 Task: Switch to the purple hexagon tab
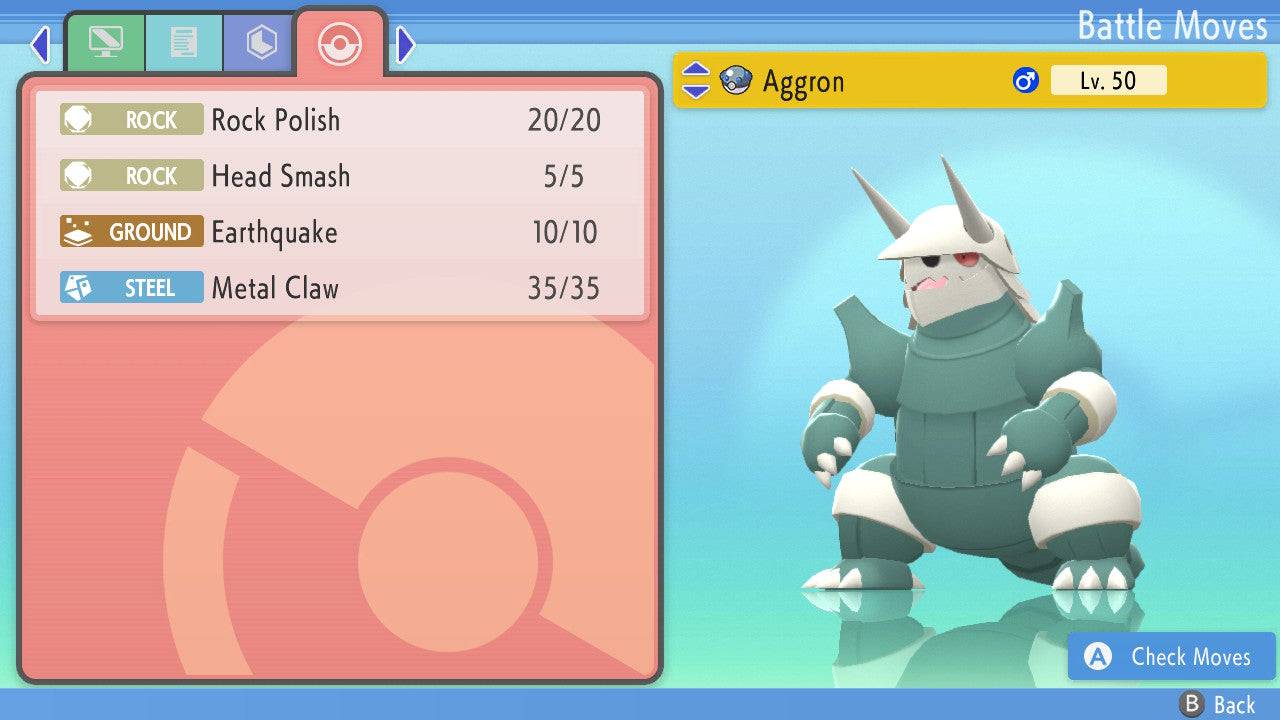pyautogui.click(x=260, y=43)
